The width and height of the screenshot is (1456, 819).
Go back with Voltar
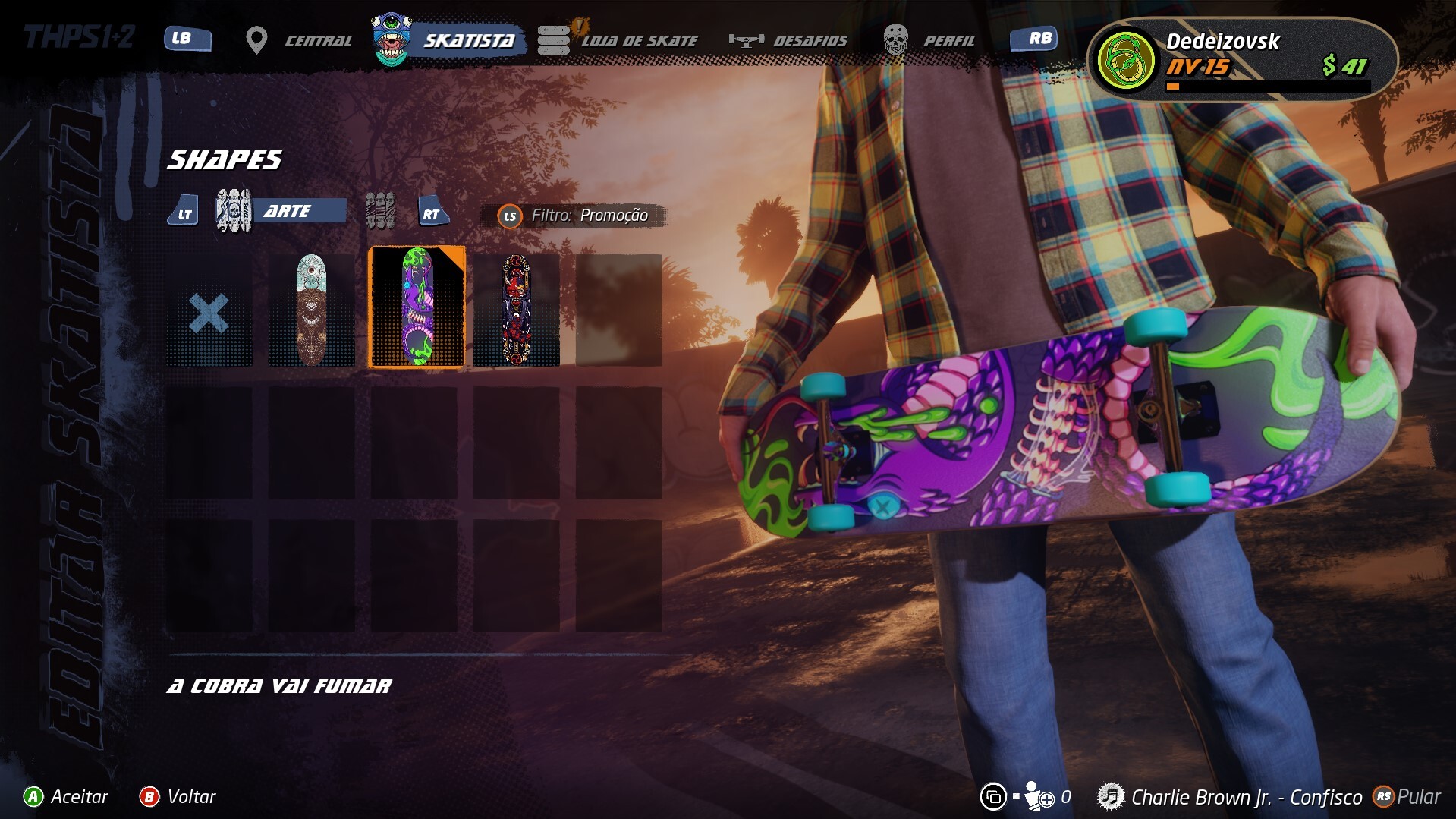click(x=178, y=796)
